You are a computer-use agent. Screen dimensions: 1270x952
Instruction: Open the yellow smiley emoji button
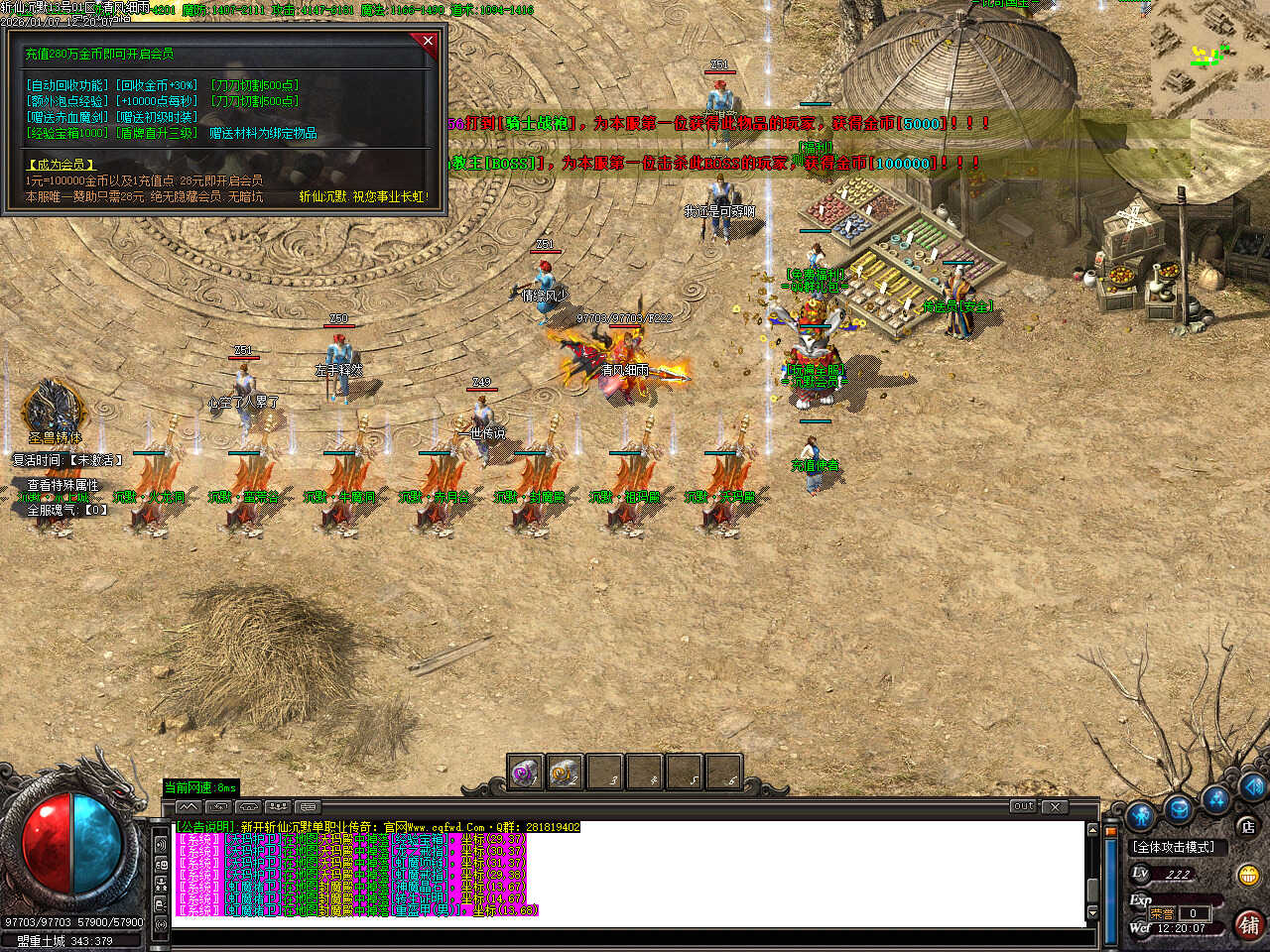pyautogui.click(x=1248, y=875)
